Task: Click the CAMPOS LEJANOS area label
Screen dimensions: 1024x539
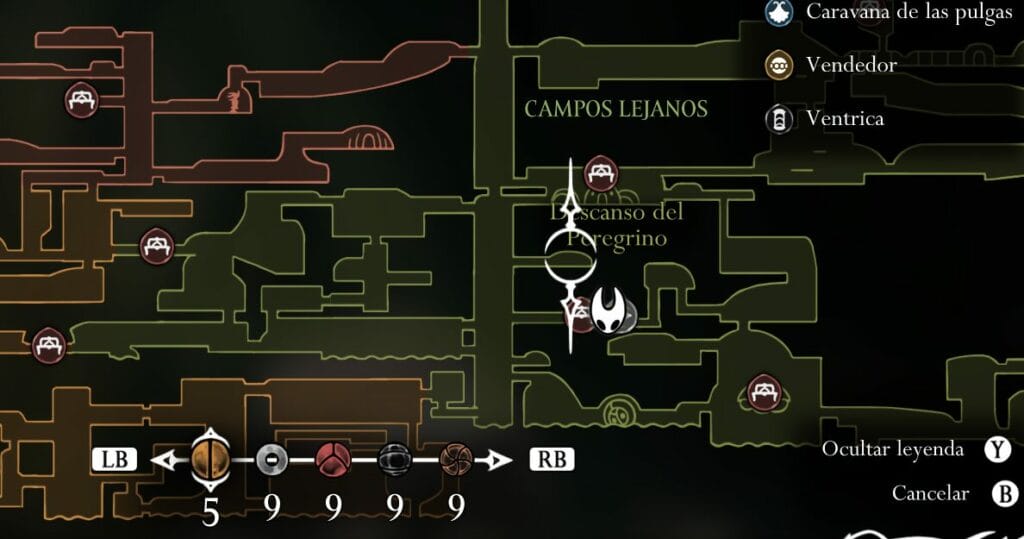Action: (x=616, y=109)
